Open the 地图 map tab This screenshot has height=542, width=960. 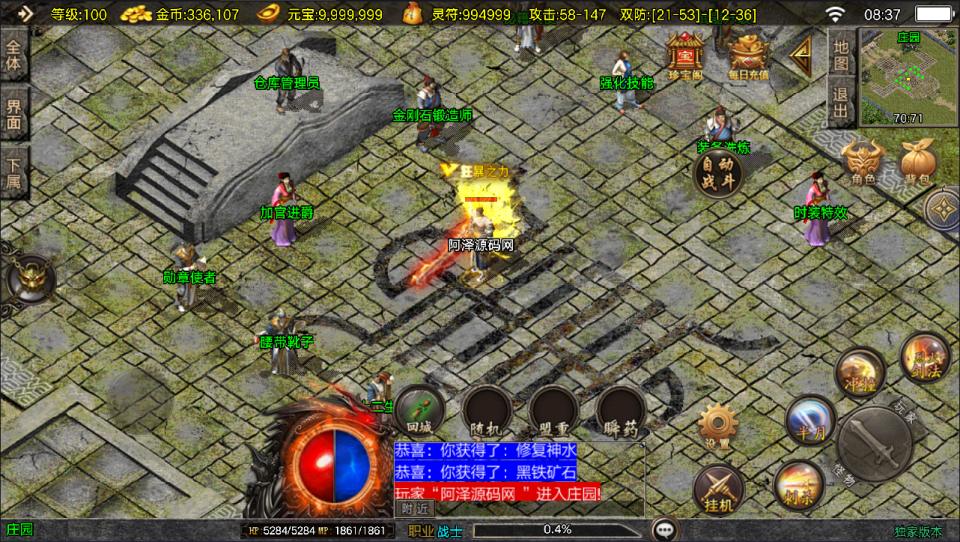pos(841,54)
